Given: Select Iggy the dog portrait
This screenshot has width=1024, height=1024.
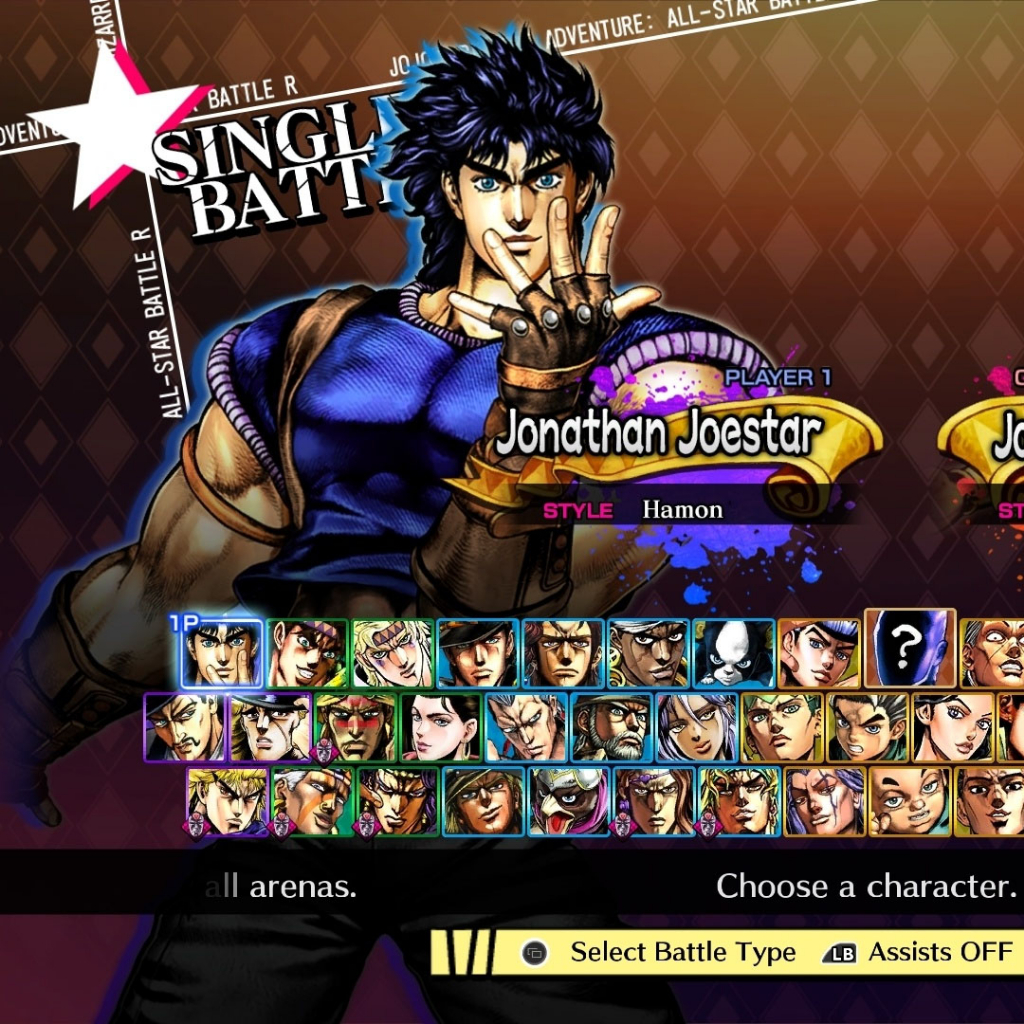Looking at the screenshot, I should click(733, 654).
